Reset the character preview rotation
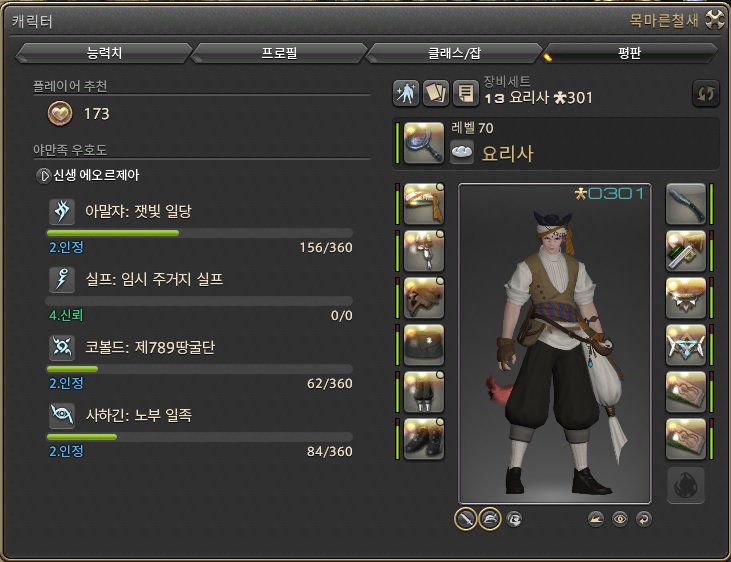The width and height of the screenshot is (731, 562). pos(643,518)
